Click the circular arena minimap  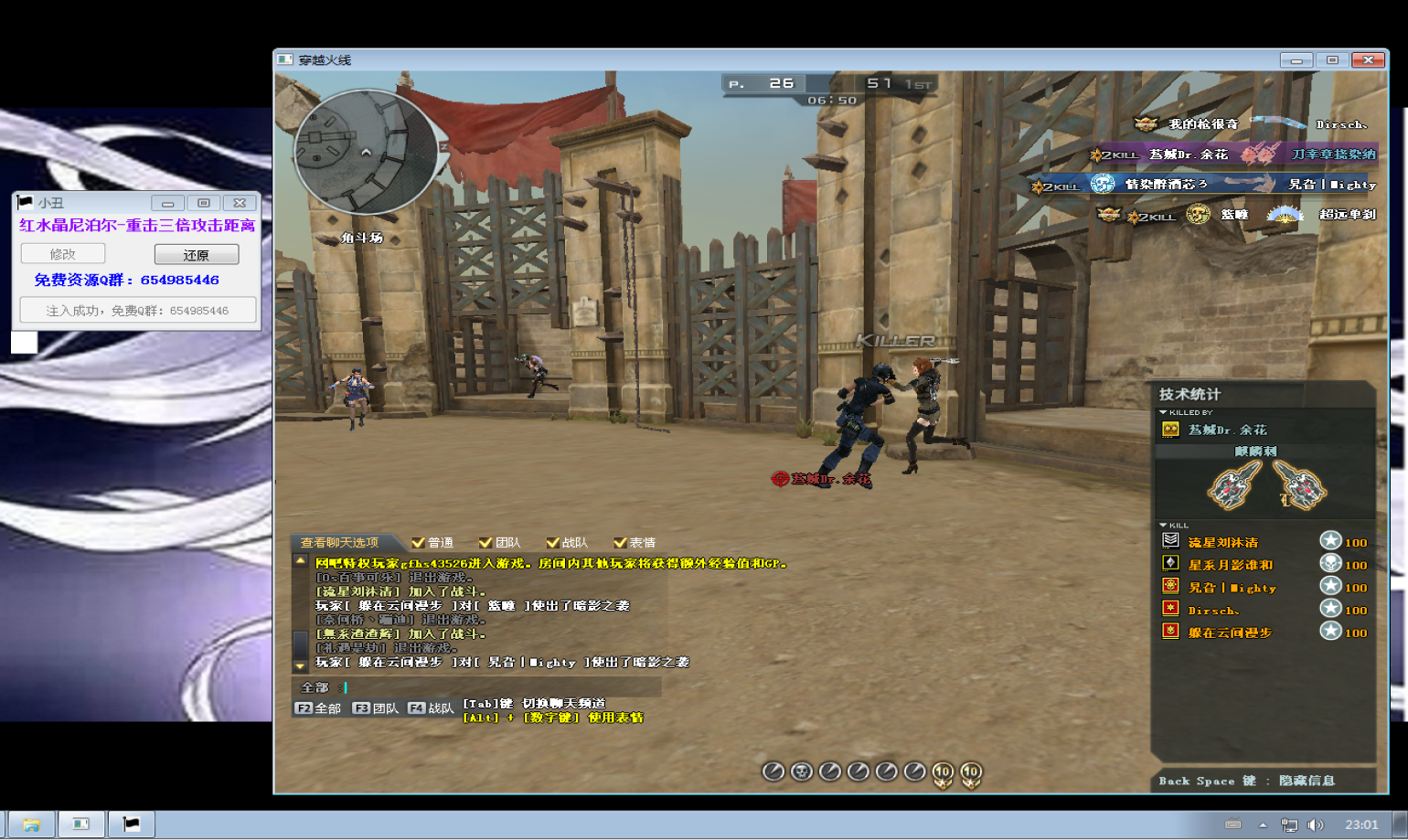tap(366, 152)
